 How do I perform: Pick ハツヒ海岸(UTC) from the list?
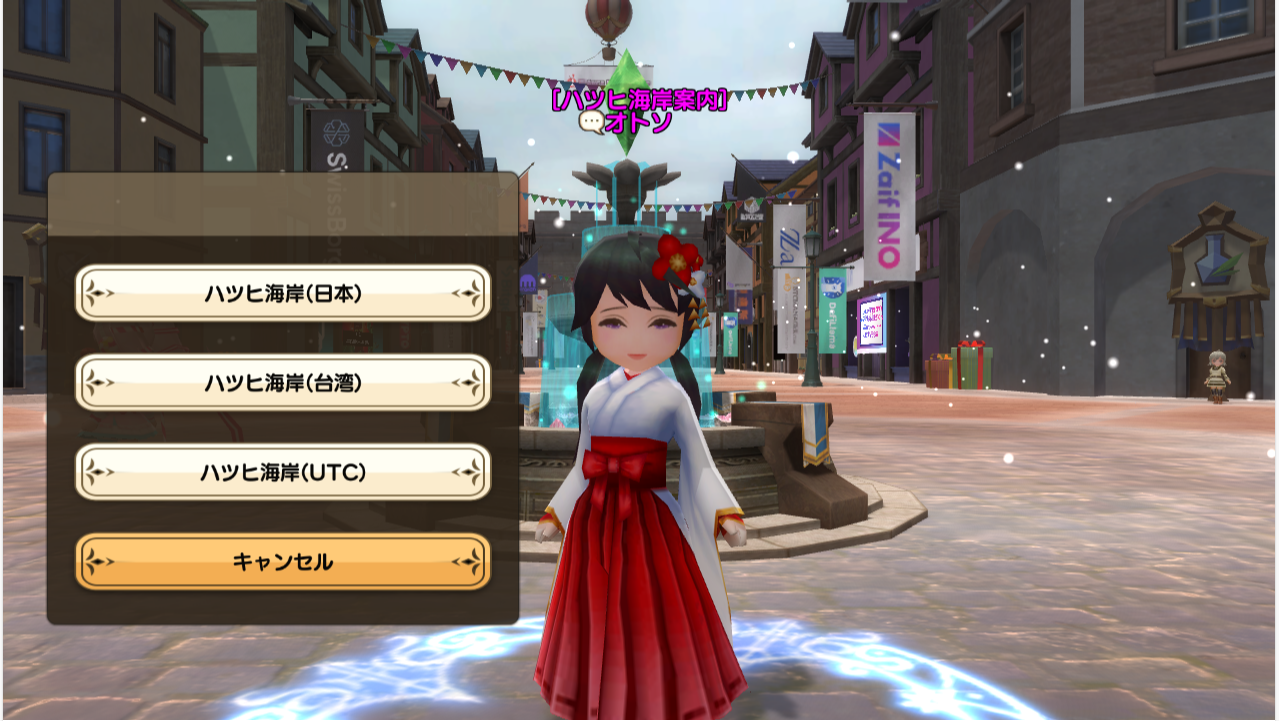point(283,472)
